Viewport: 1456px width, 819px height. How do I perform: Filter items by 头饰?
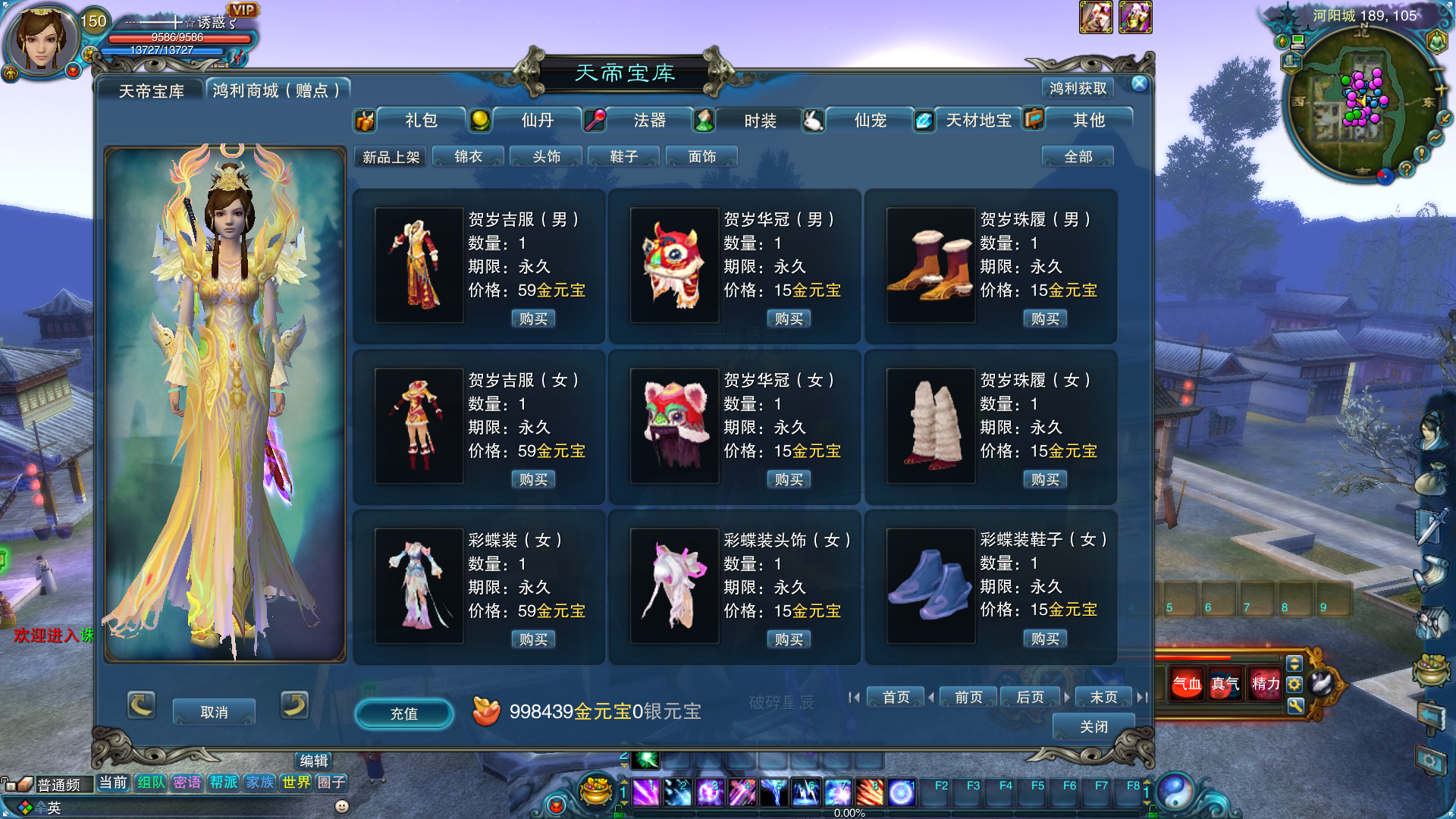(546, 157)
